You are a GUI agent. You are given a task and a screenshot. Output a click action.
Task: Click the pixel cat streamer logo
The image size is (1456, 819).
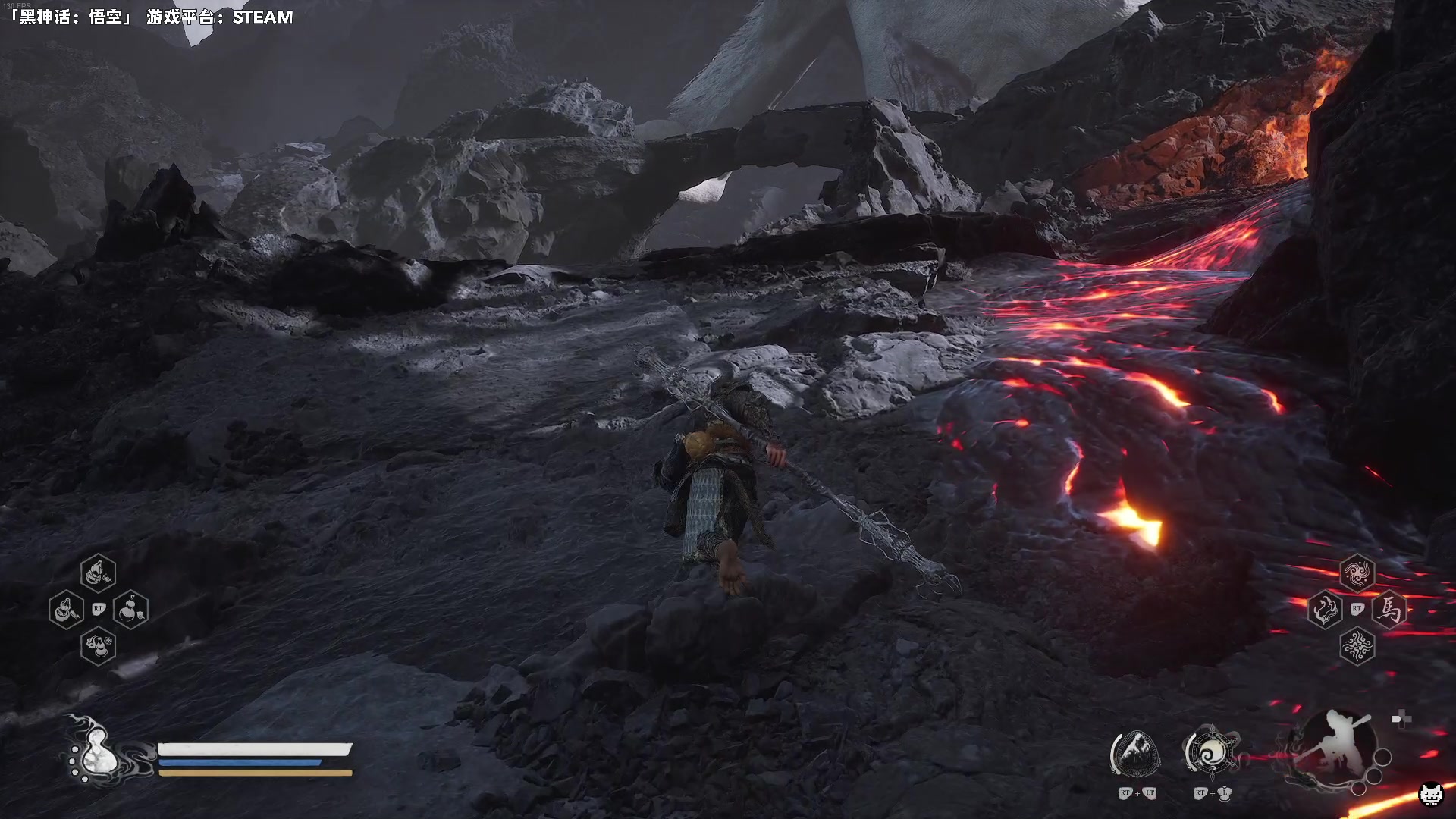click(1431, 794)
